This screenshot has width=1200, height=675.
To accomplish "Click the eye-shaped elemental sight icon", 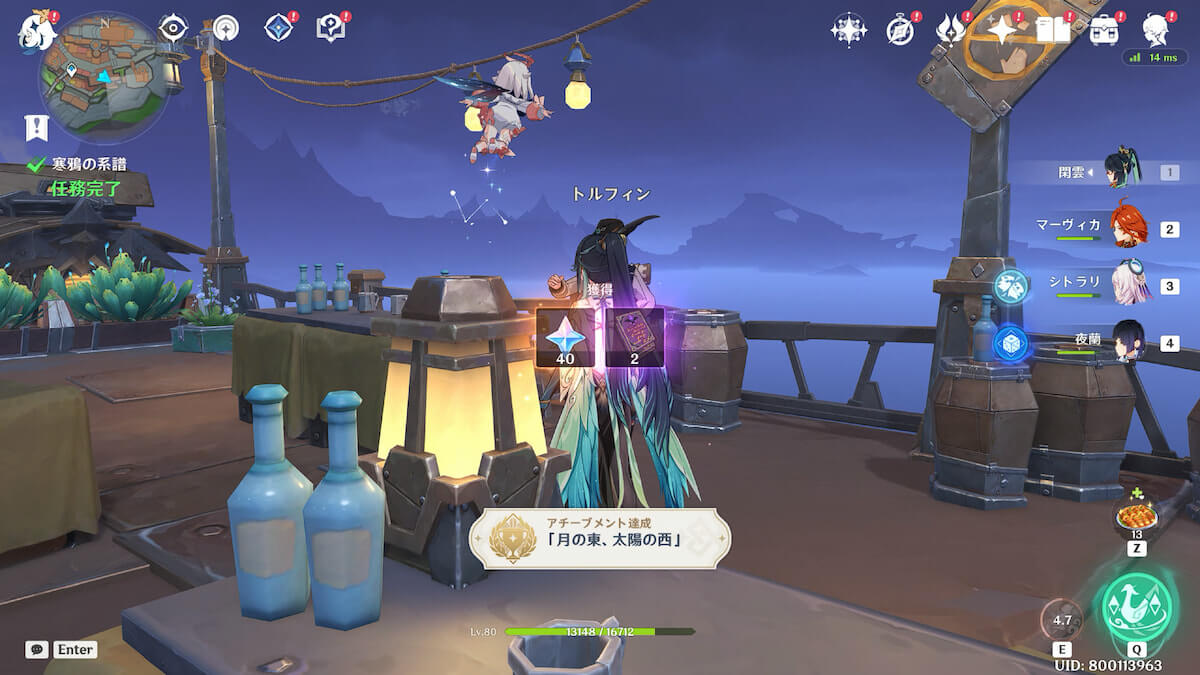I will click(174, 27).
